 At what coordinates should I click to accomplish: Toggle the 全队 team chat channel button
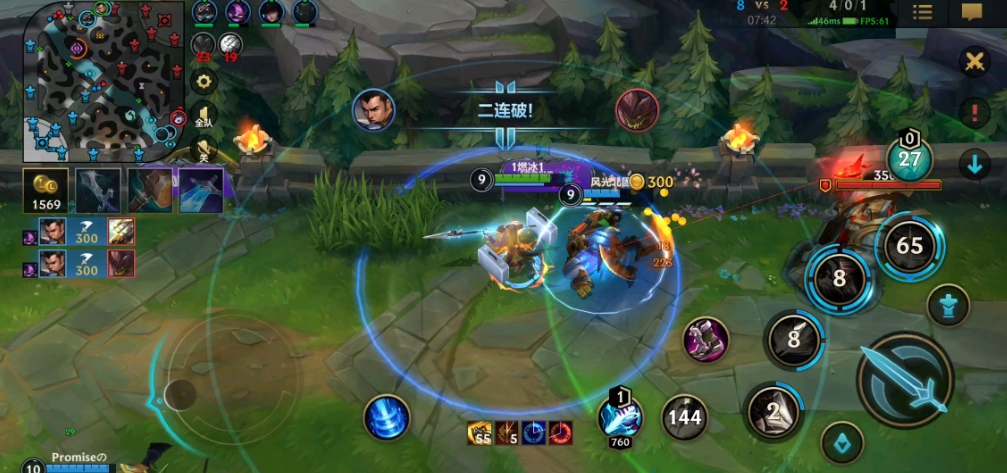click(x=204, y=118)
